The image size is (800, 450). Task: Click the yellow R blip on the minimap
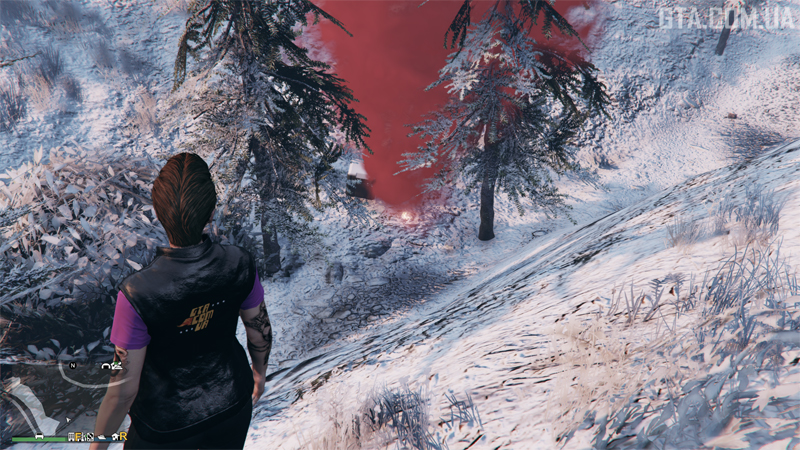123,437
